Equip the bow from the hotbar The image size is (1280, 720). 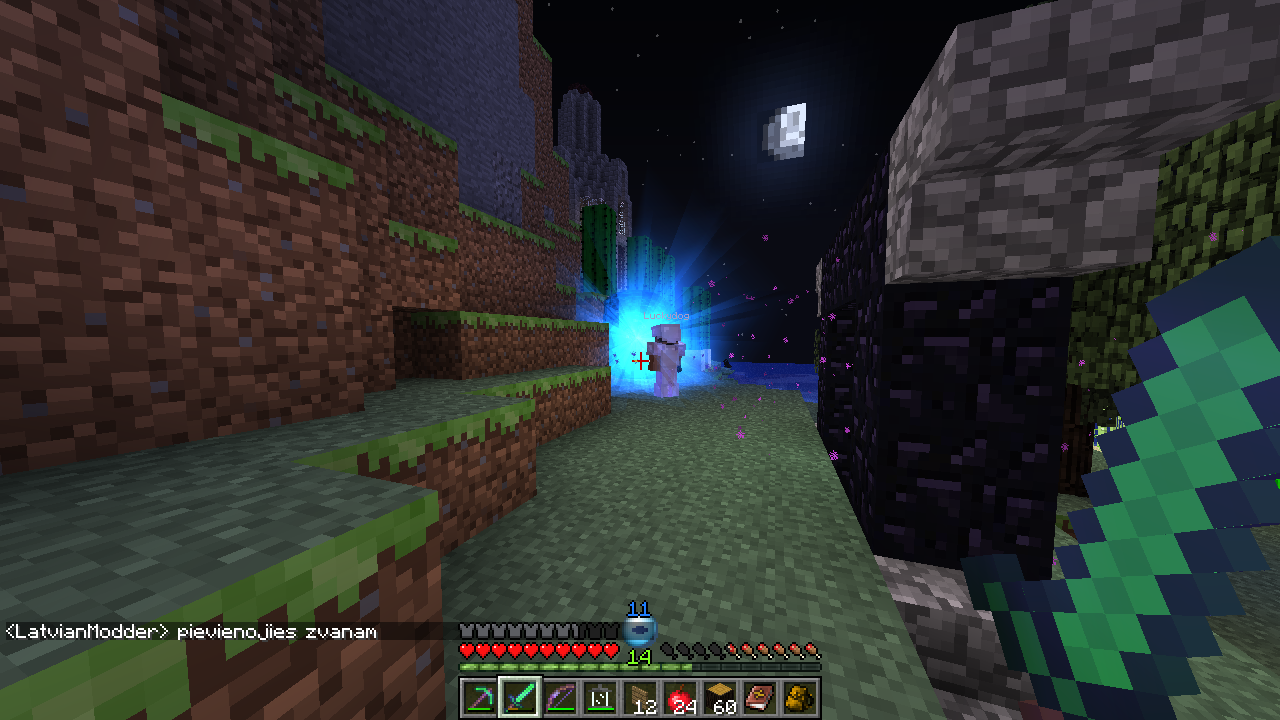560,697
